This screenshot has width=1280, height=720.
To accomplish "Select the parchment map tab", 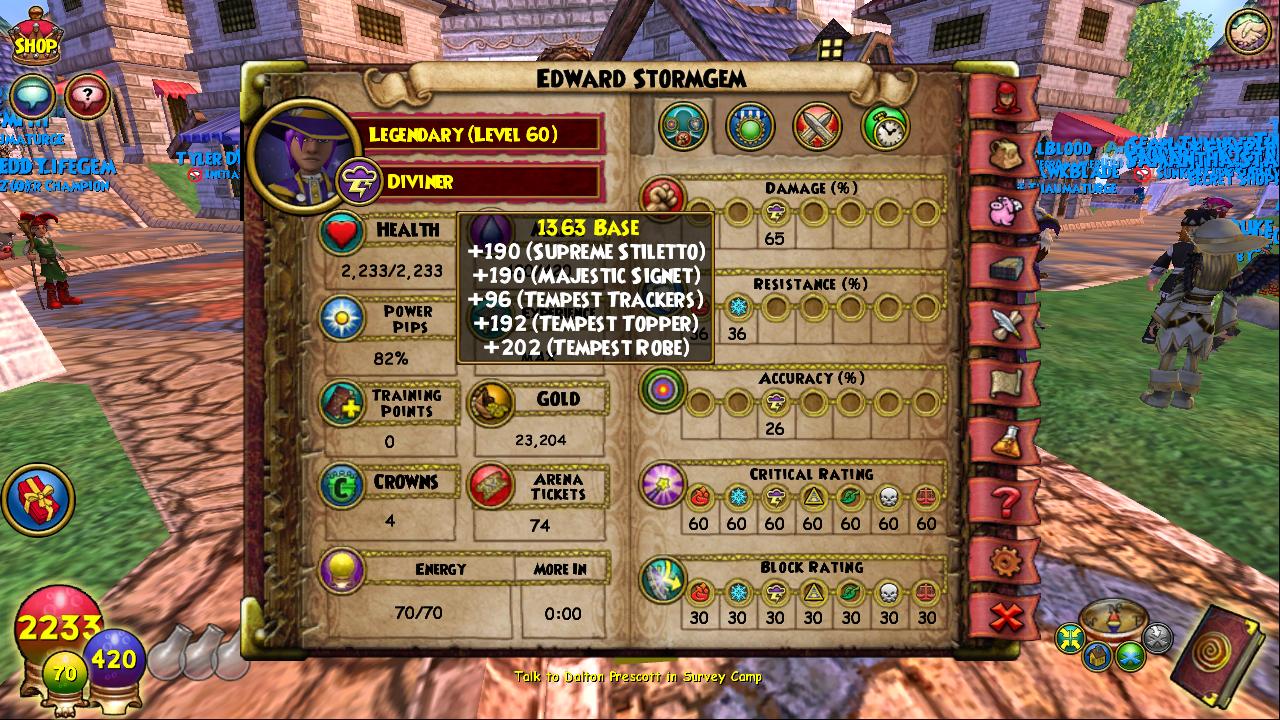I will [x=1004, y=382].
